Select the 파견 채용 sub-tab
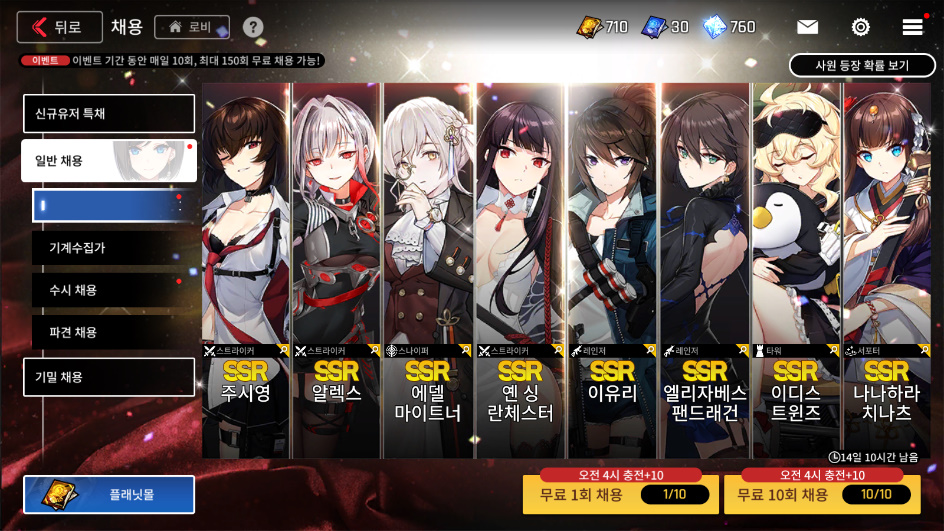Viewport: 944px width, 531px height. 113,332
